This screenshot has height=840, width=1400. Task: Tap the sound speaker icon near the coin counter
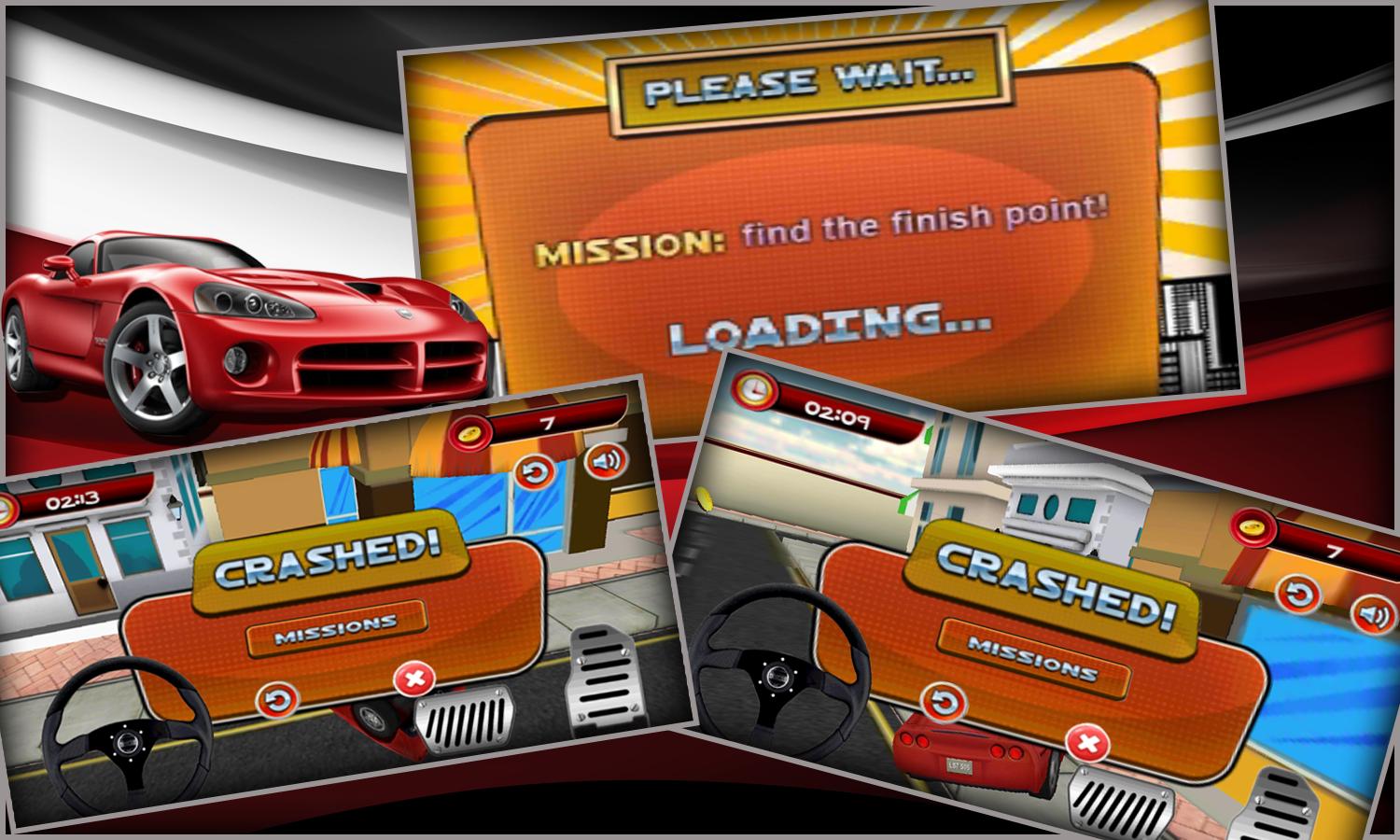607,462
